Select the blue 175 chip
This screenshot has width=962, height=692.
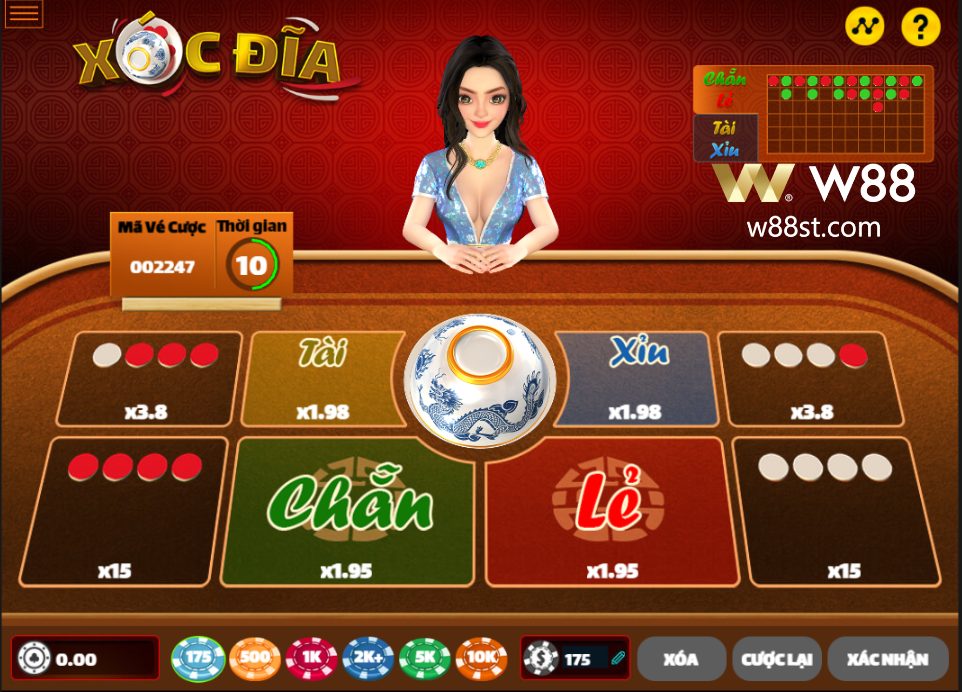coord(198,659)
